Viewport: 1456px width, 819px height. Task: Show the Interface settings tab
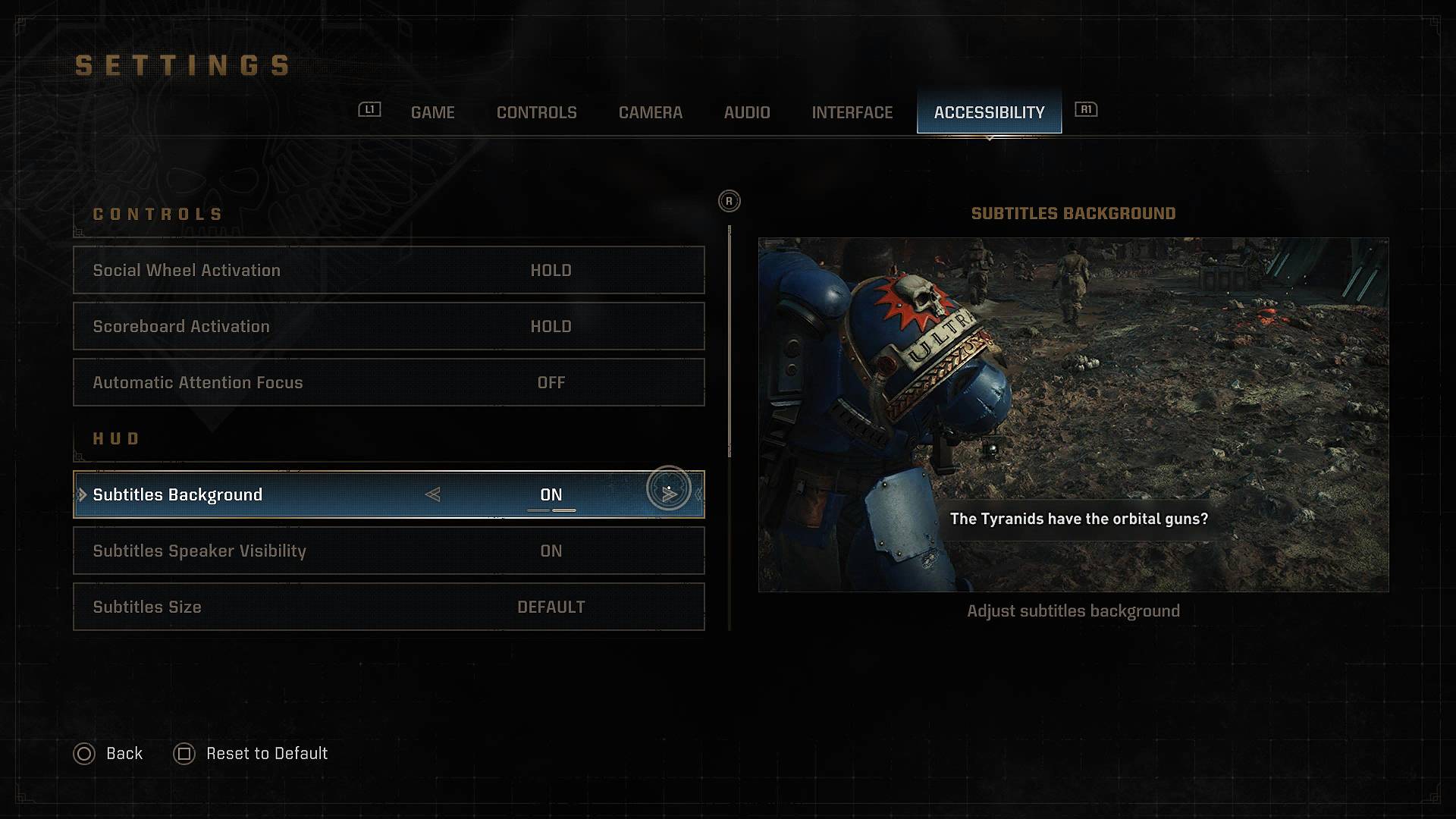point(852,112)
